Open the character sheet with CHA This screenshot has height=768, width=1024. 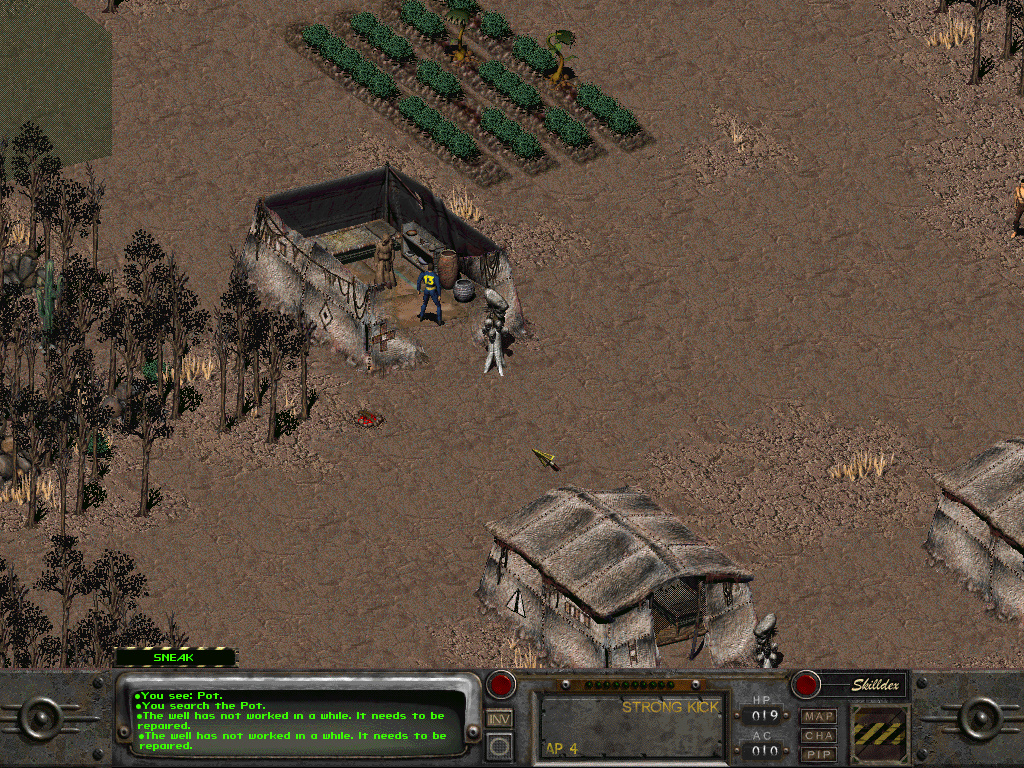point(819,736)
